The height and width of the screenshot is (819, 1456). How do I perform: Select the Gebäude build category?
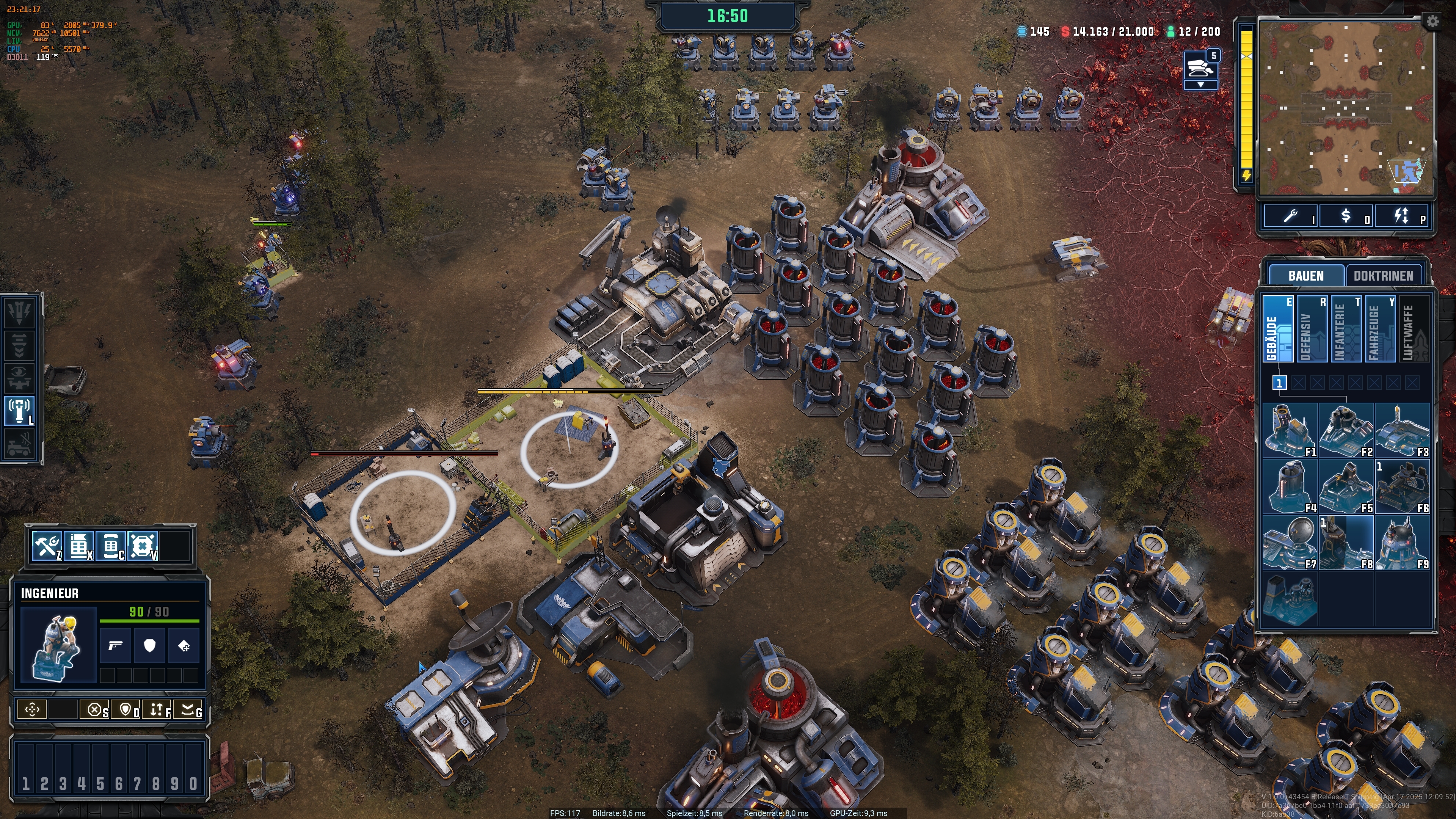point(1277,328)
